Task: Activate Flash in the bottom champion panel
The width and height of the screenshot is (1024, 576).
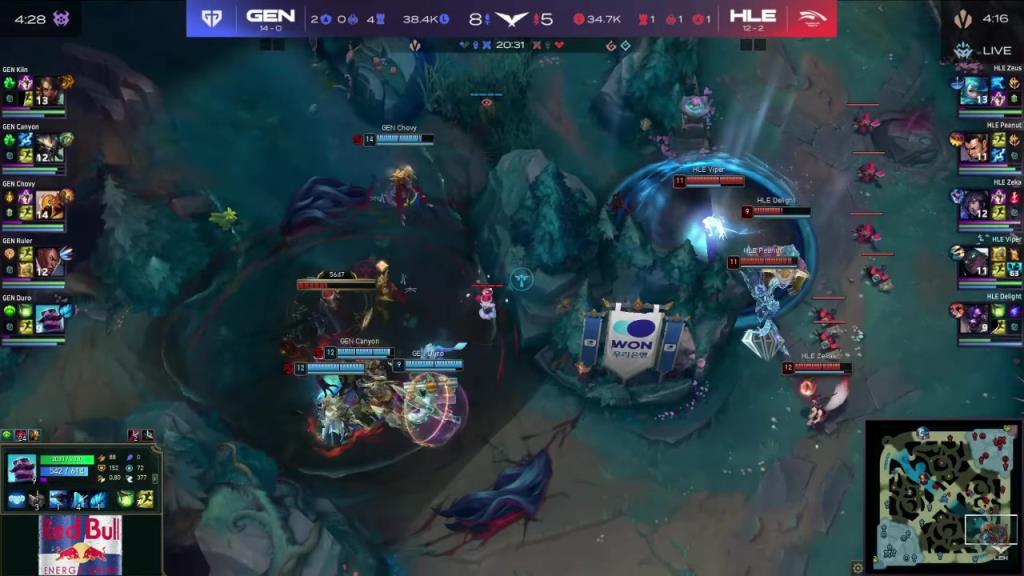Action: tap(146, 499)
